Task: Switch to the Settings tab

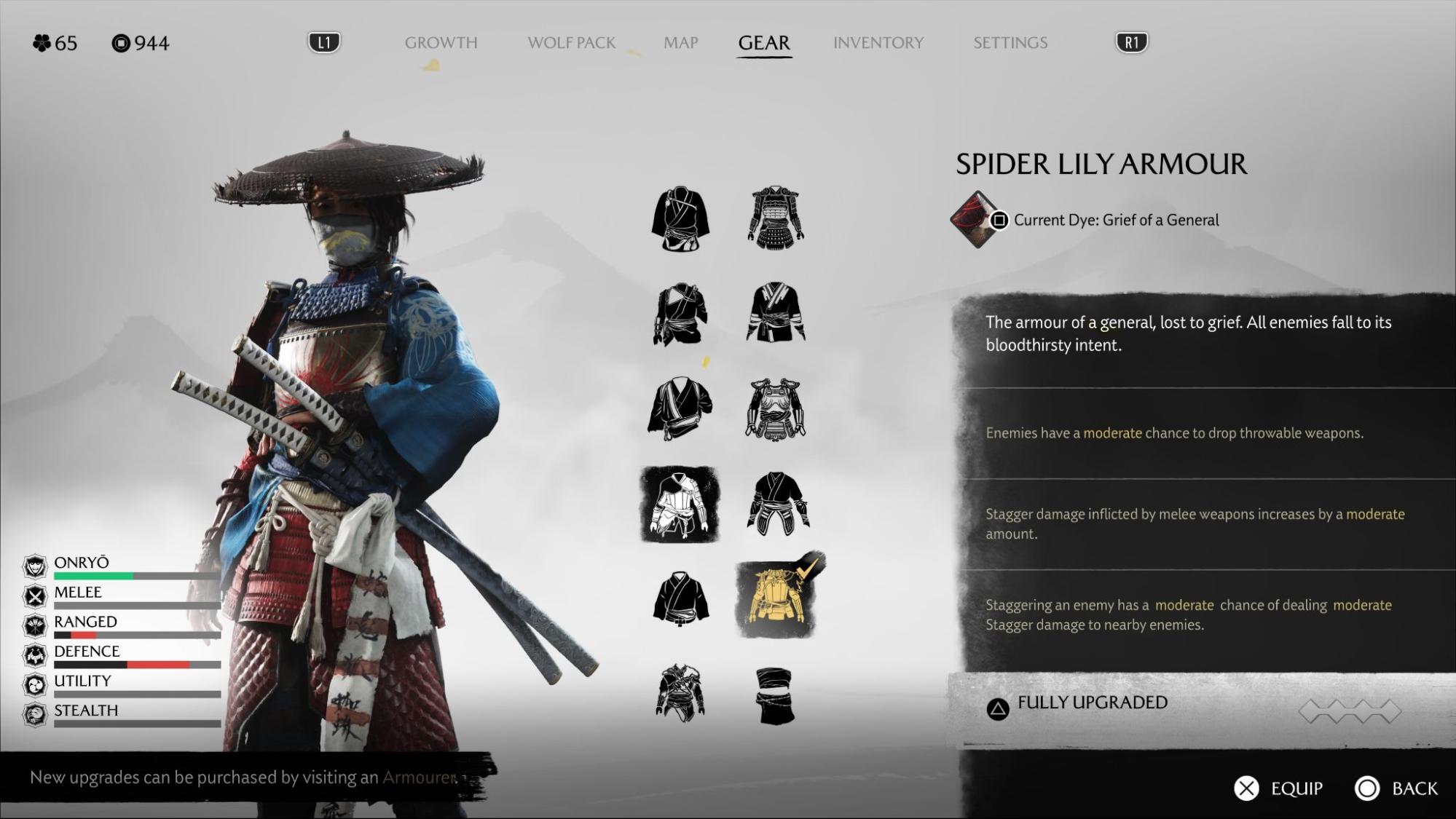Action: (x=1010, y=43)
